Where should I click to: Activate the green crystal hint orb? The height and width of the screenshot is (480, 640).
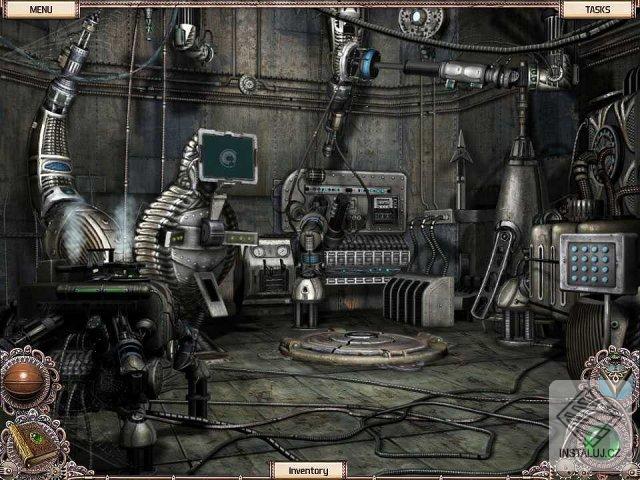pos(598,441)
